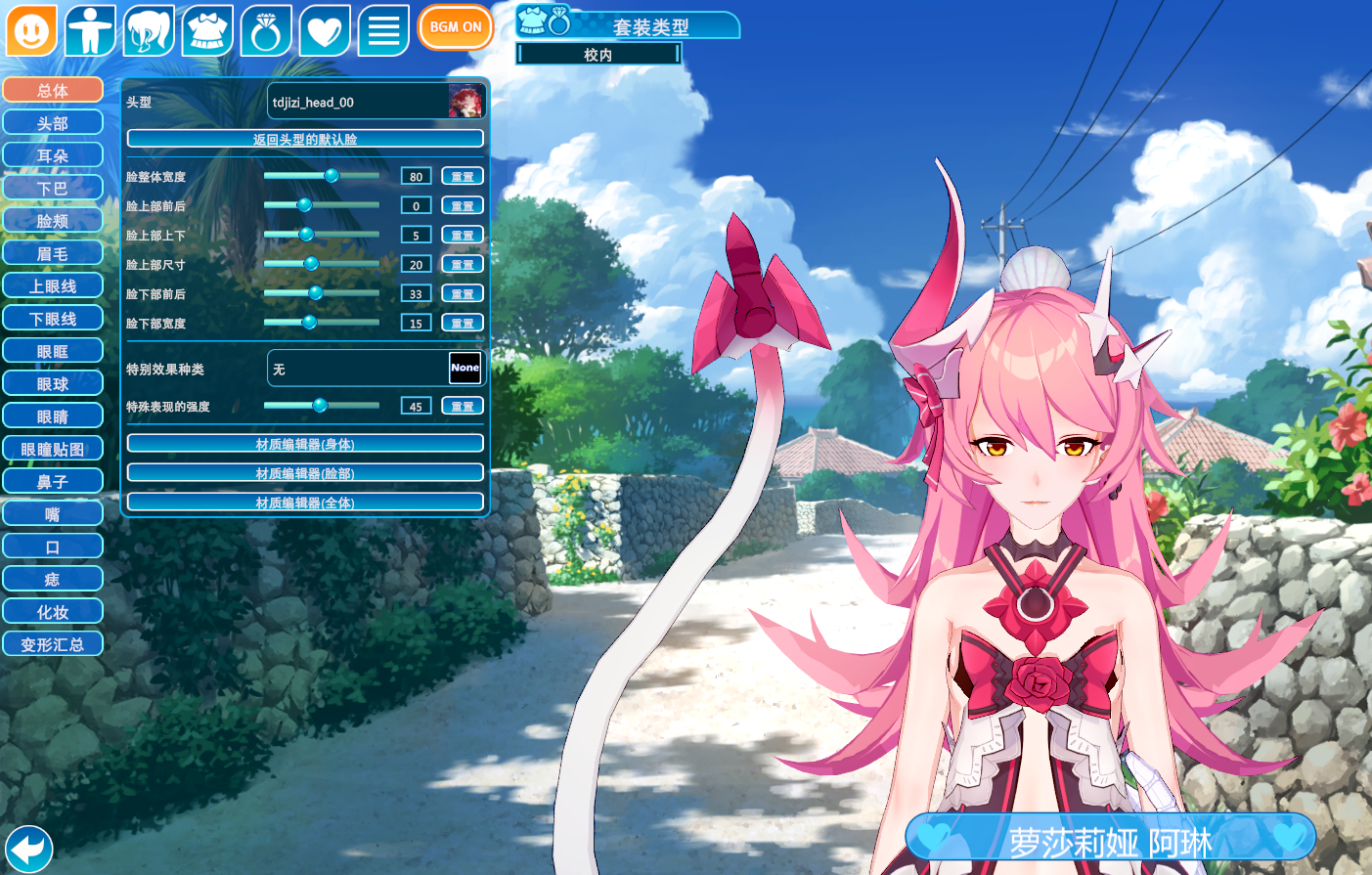Open 材质编辑器(脸部) material editor

tap(305, 473)
